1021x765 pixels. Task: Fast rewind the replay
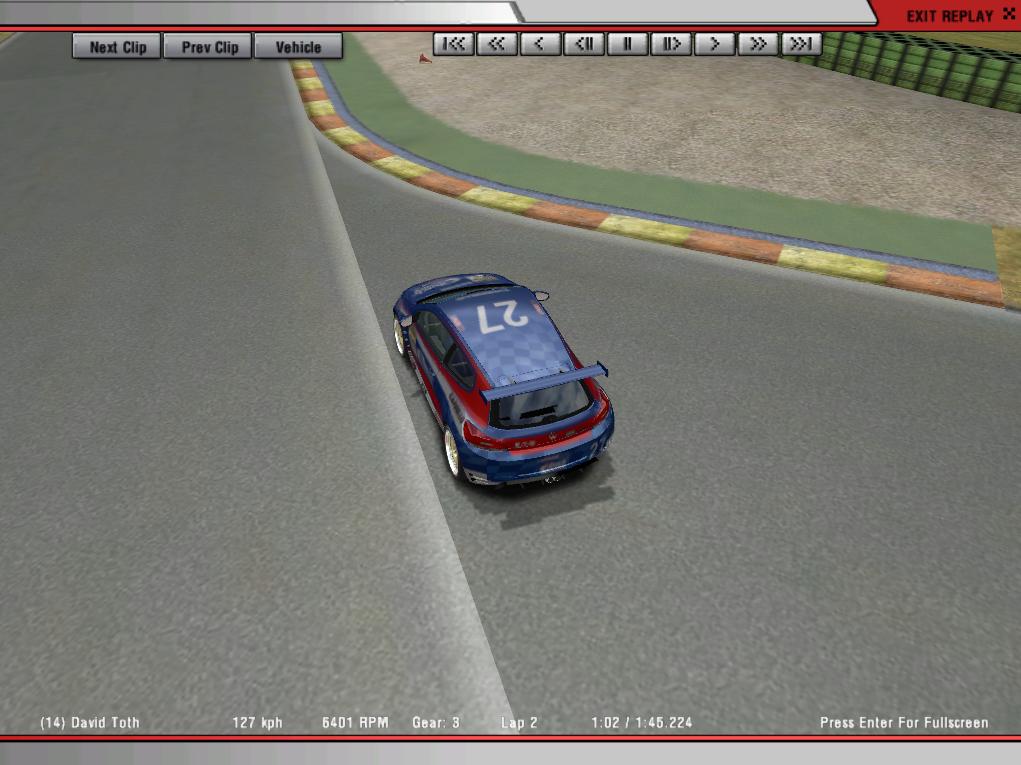click(x=497, y=44)
